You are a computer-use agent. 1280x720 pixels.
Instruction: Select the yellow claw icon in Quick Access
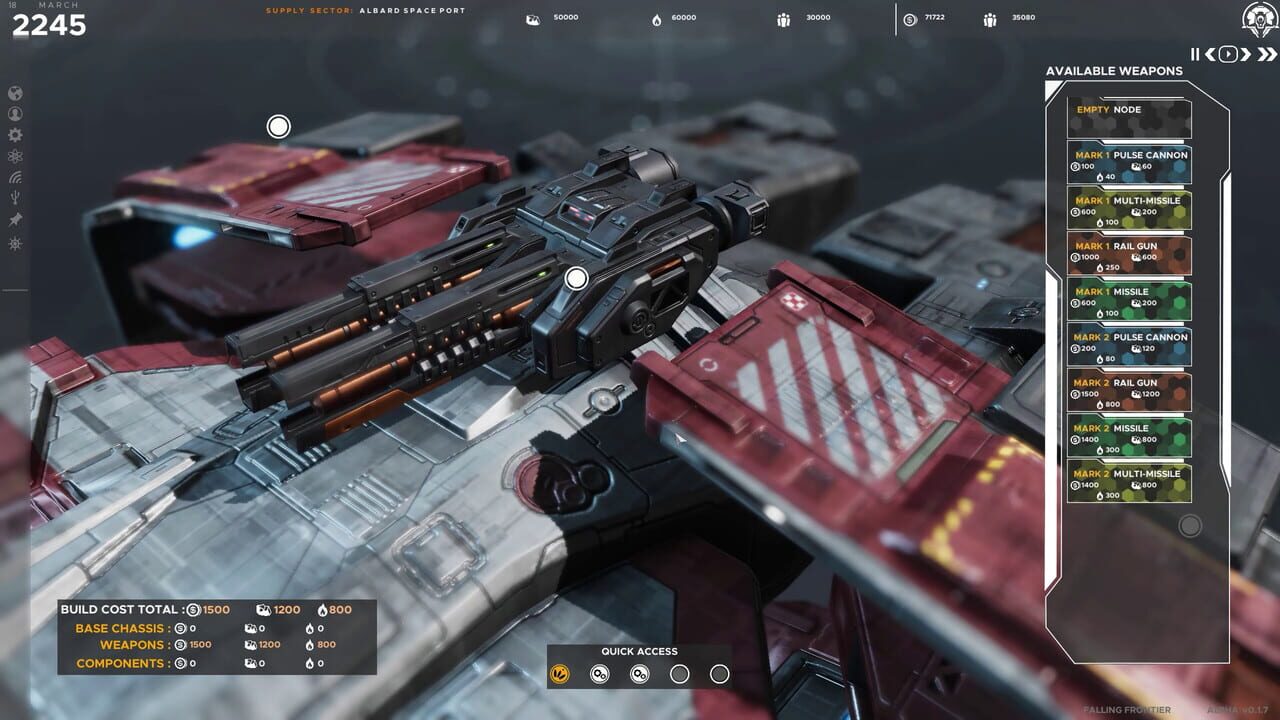click(x=560, y=673)
